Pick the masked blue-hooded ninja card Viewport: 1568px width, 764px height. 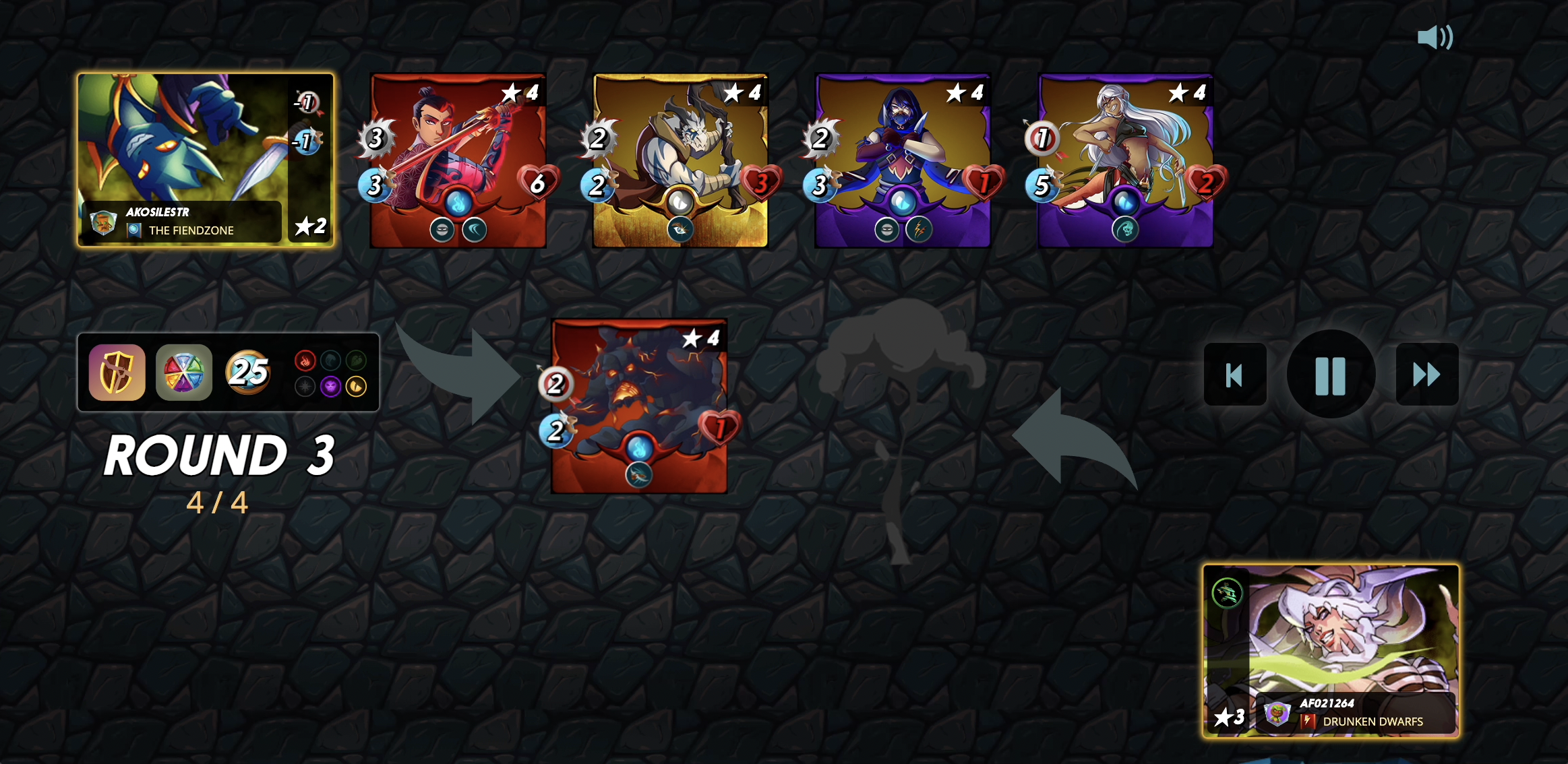pos(903,160)
